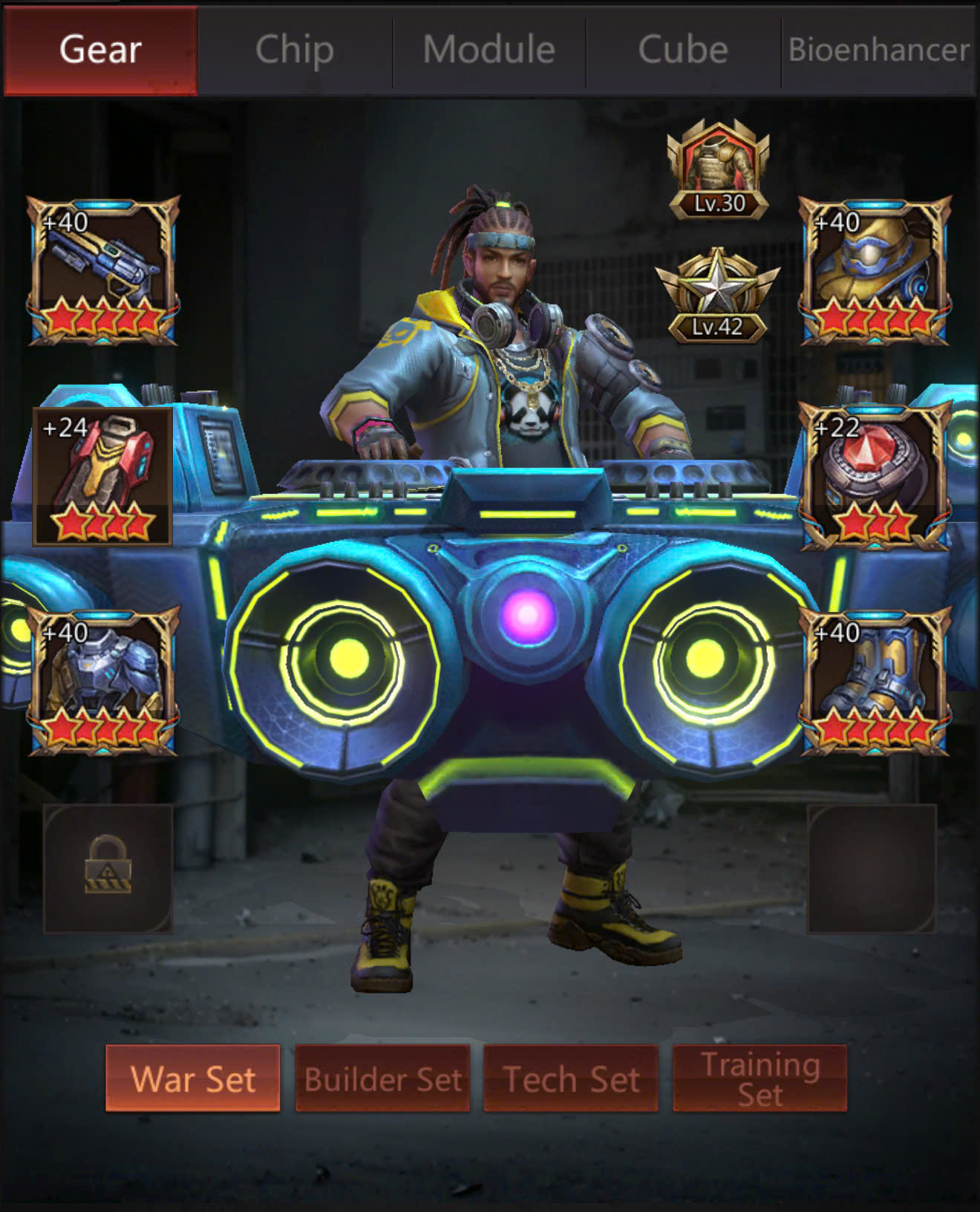
Task: Open the +24 red gauntlet slot
Action: pyautogui.click(x=103, y=476)
